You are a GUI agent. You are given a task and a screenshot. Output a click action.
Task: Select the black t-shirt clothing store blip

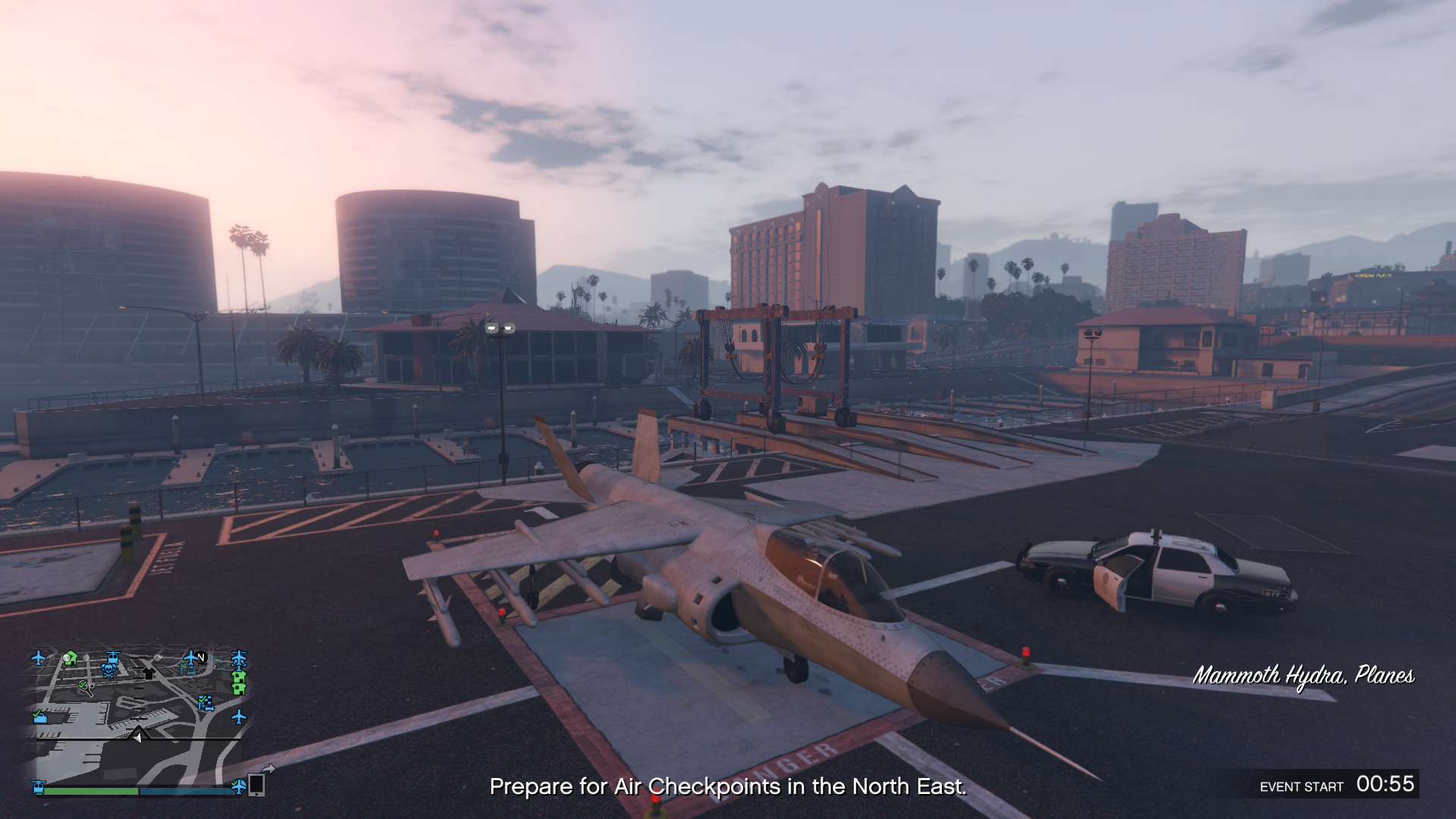(148, 673)
